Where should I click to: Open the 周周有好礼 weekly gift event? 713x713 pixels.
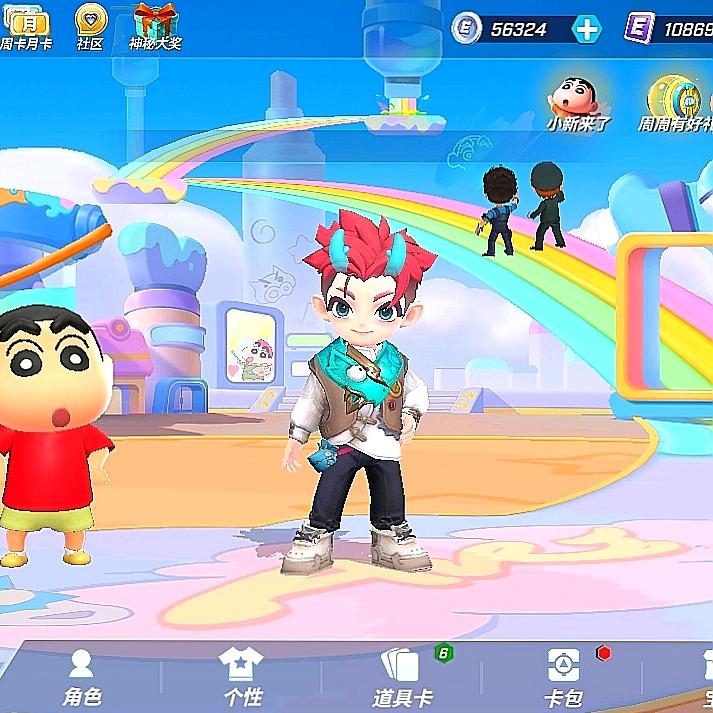675,101
